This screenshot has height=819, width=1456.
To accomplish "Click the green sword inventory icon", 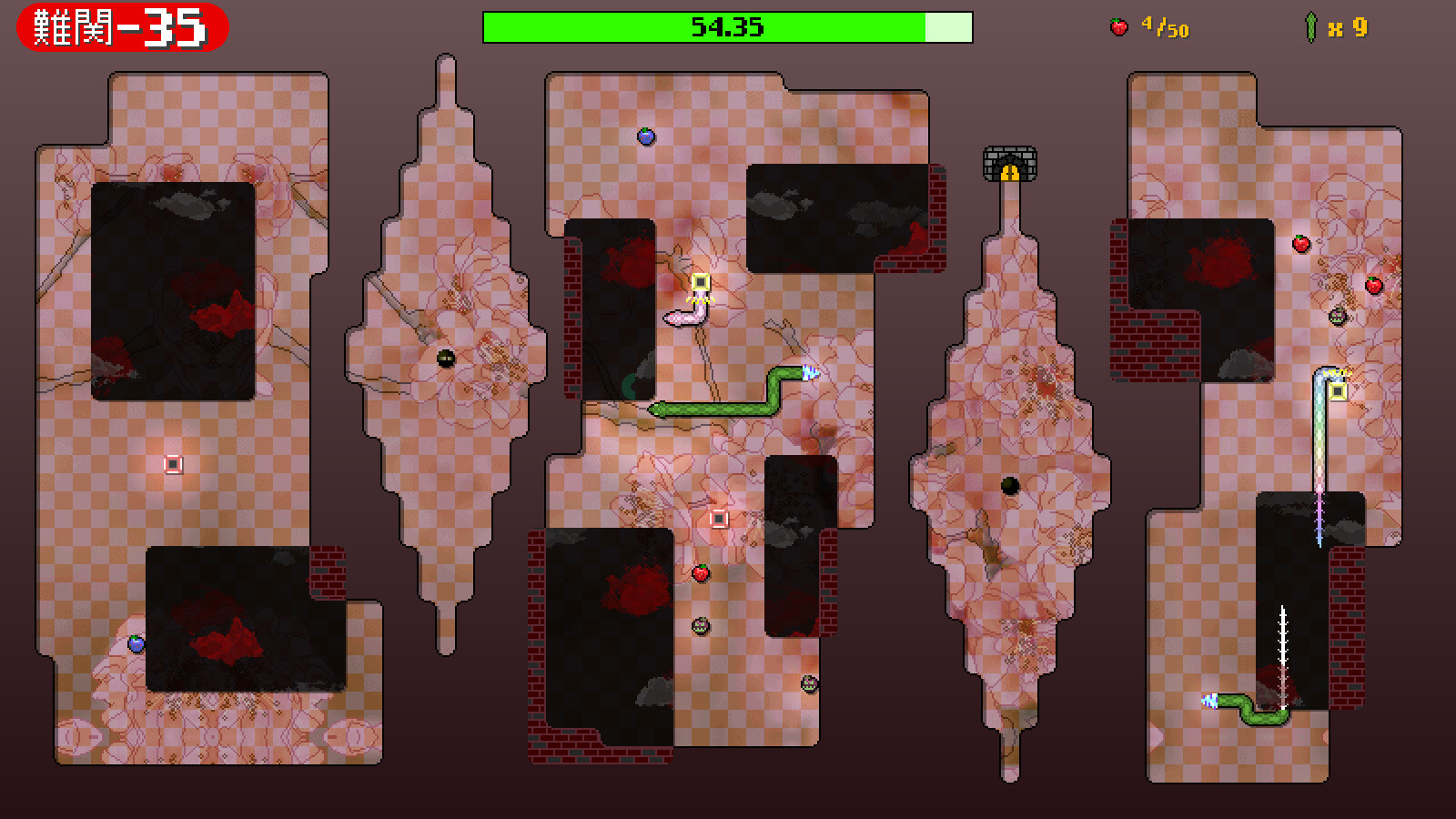I will tap(1309, 27).
